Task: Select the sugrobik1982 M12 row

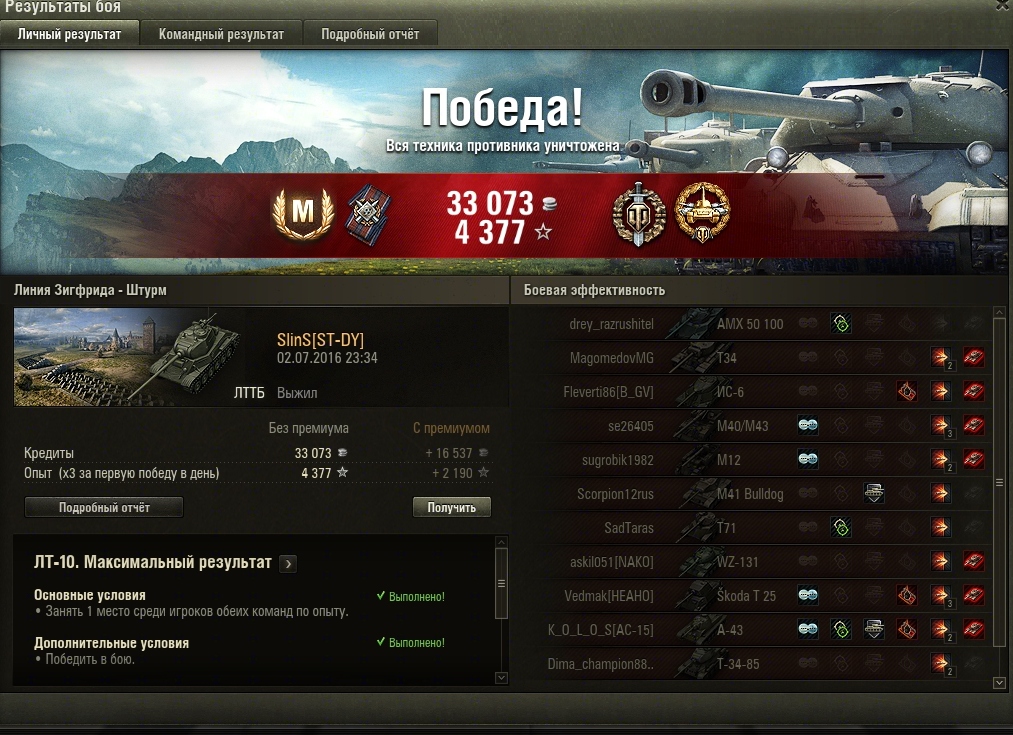Action: pyautogui.click(x=750, y=460)
